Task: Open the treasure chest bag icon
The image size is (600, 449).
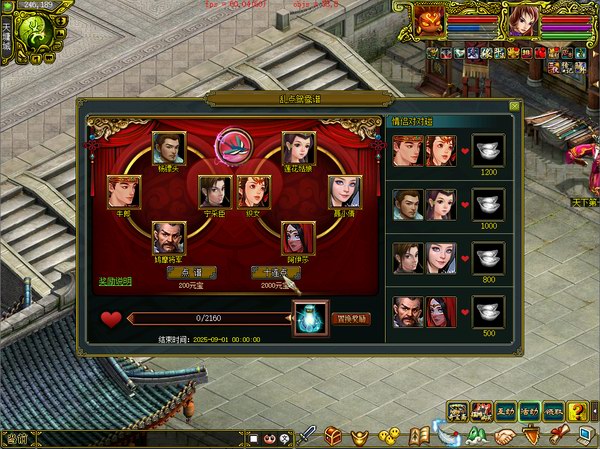Action: (x=333, y=436)
